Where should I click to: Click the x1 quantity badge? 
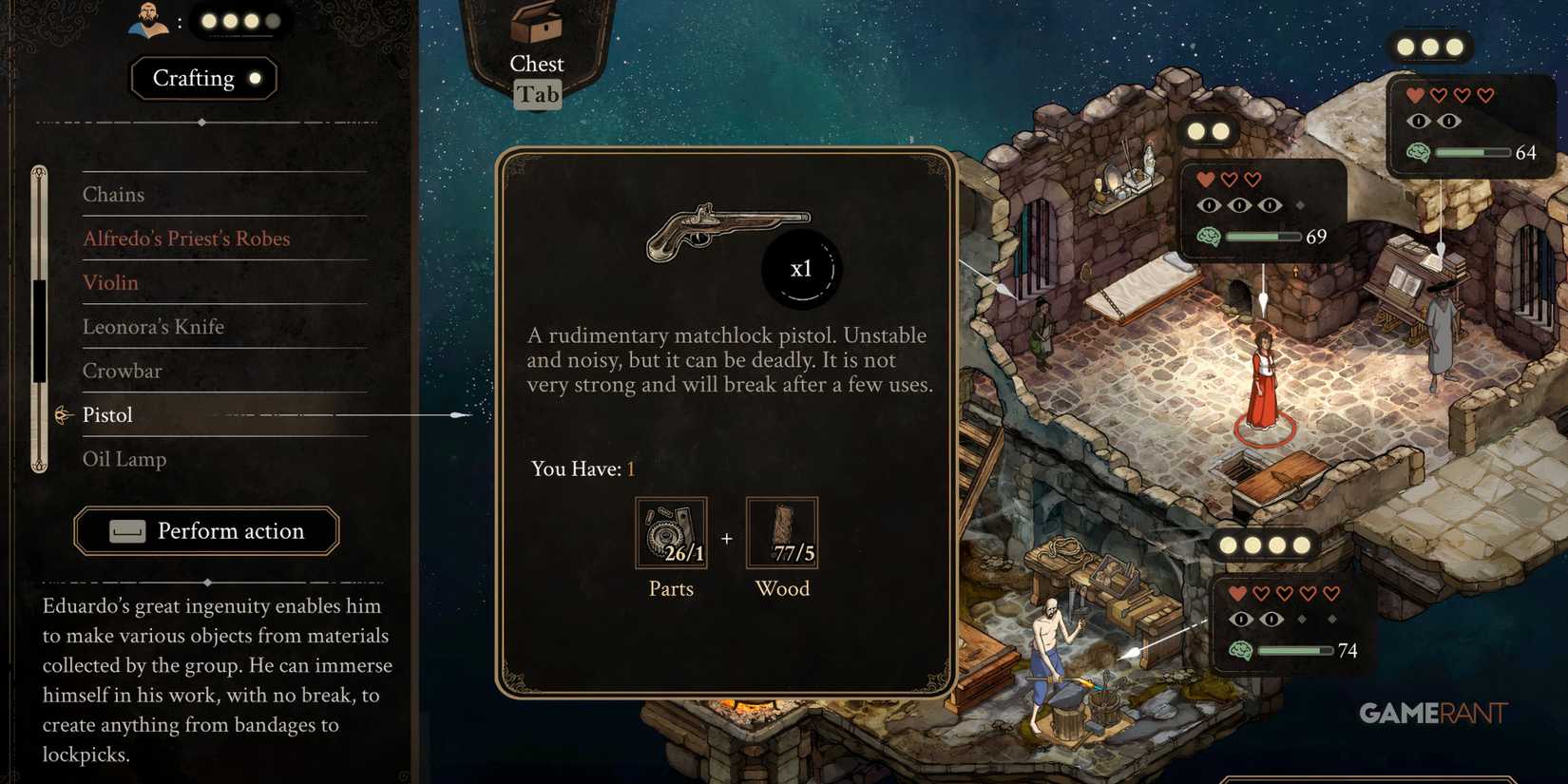tap(802, 269)
